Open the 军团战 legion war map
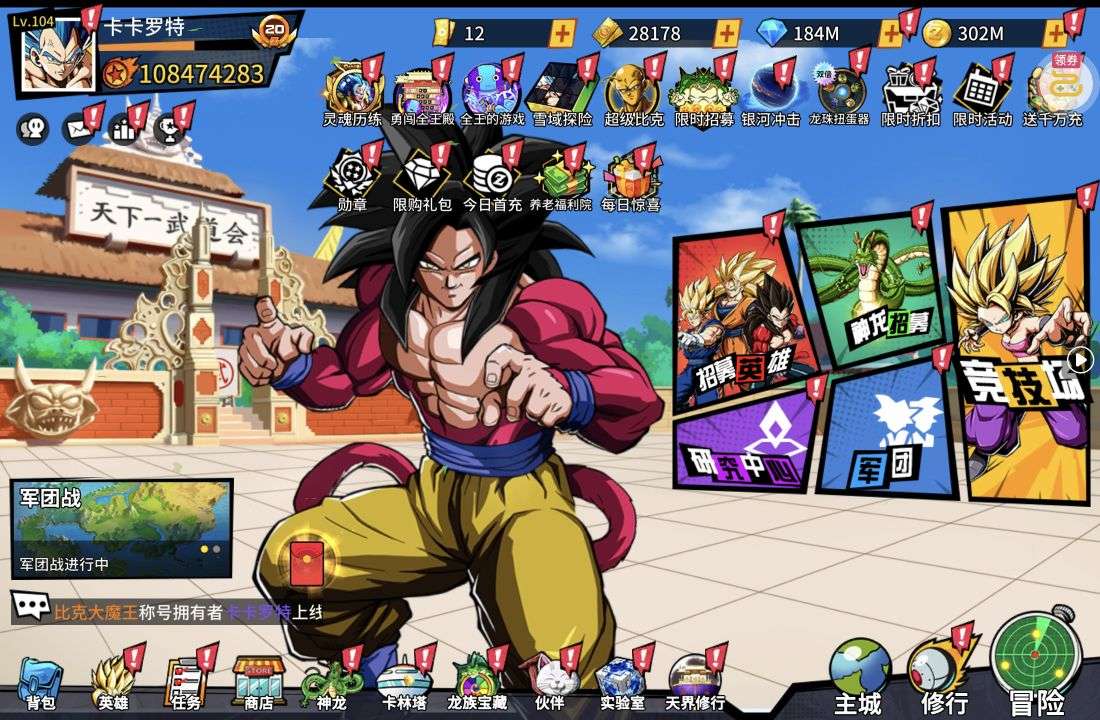 (121, 527)
